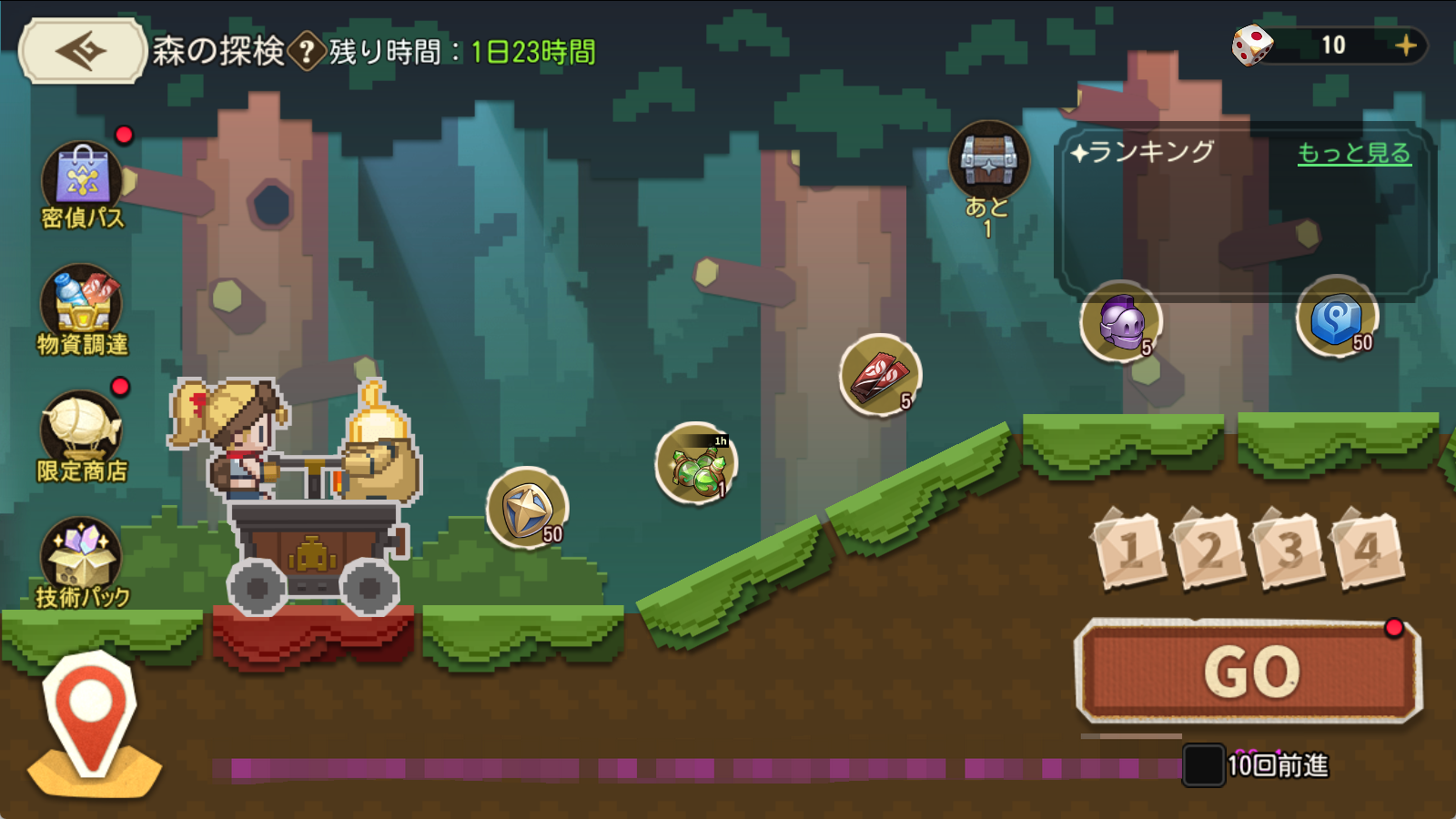This screenshot has width=1456, height=819.
Task: Inspect the blue gem reward bubble
Action: tap(1337, 318)
